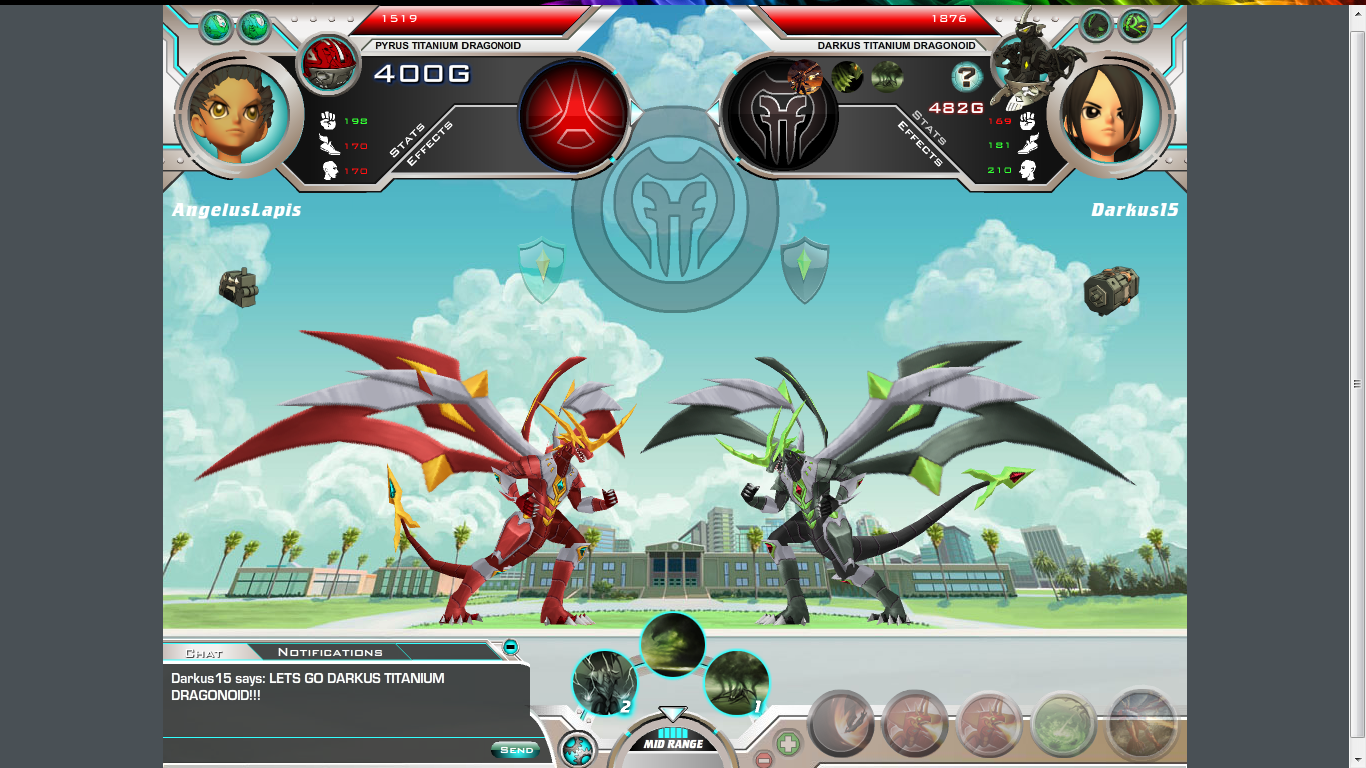Pick the top center green swirl ability
Image resolution: width=1366 pixels, height=768 pixels.
point(672,644)
